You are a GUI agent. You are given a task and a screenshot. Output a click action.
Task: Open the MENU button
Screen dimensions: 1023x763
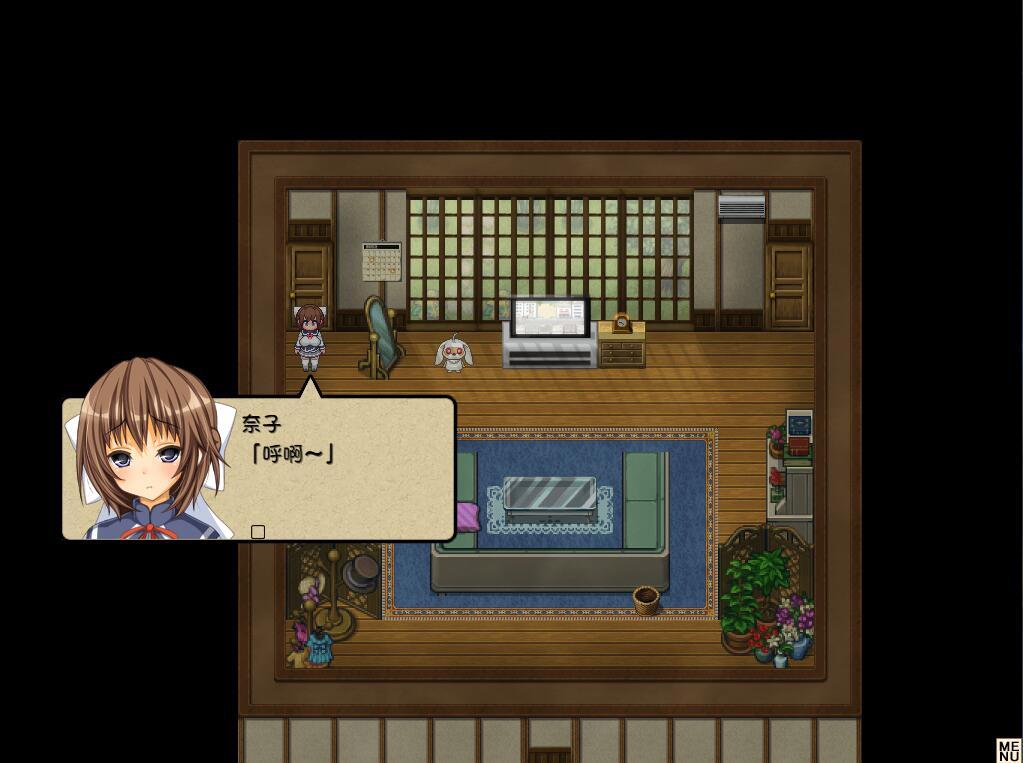pyautogui.click(x=1008, y=750)
